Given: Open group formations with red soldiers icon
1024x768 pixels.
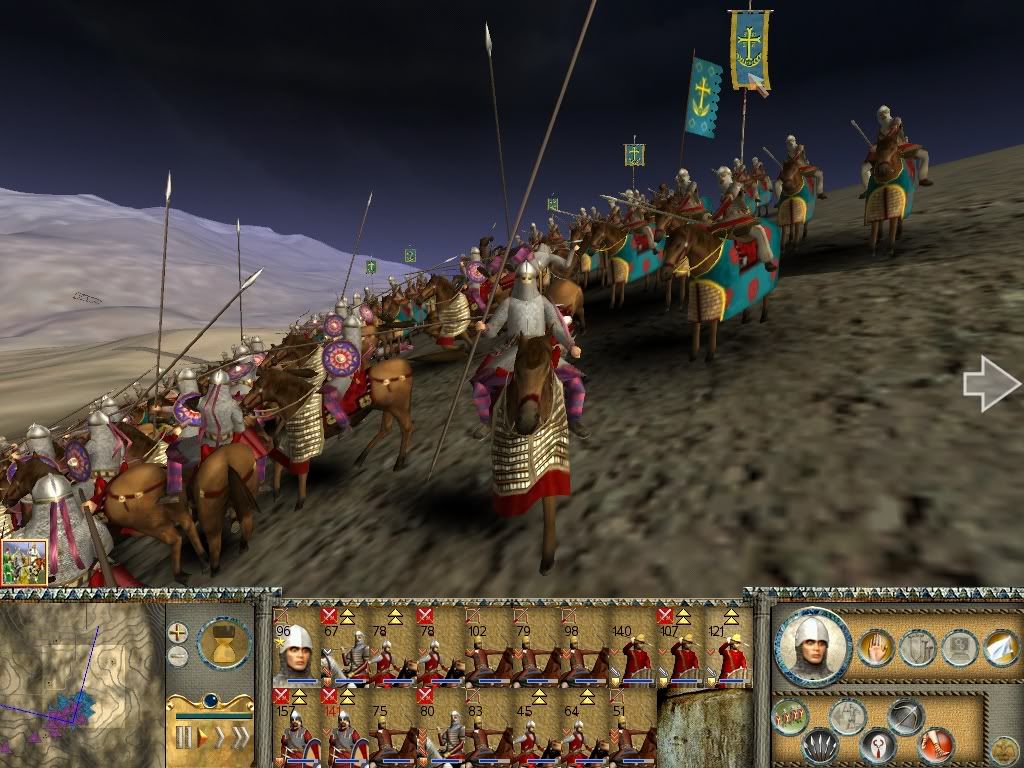Looking at the screenshot, I should point(791,716).
